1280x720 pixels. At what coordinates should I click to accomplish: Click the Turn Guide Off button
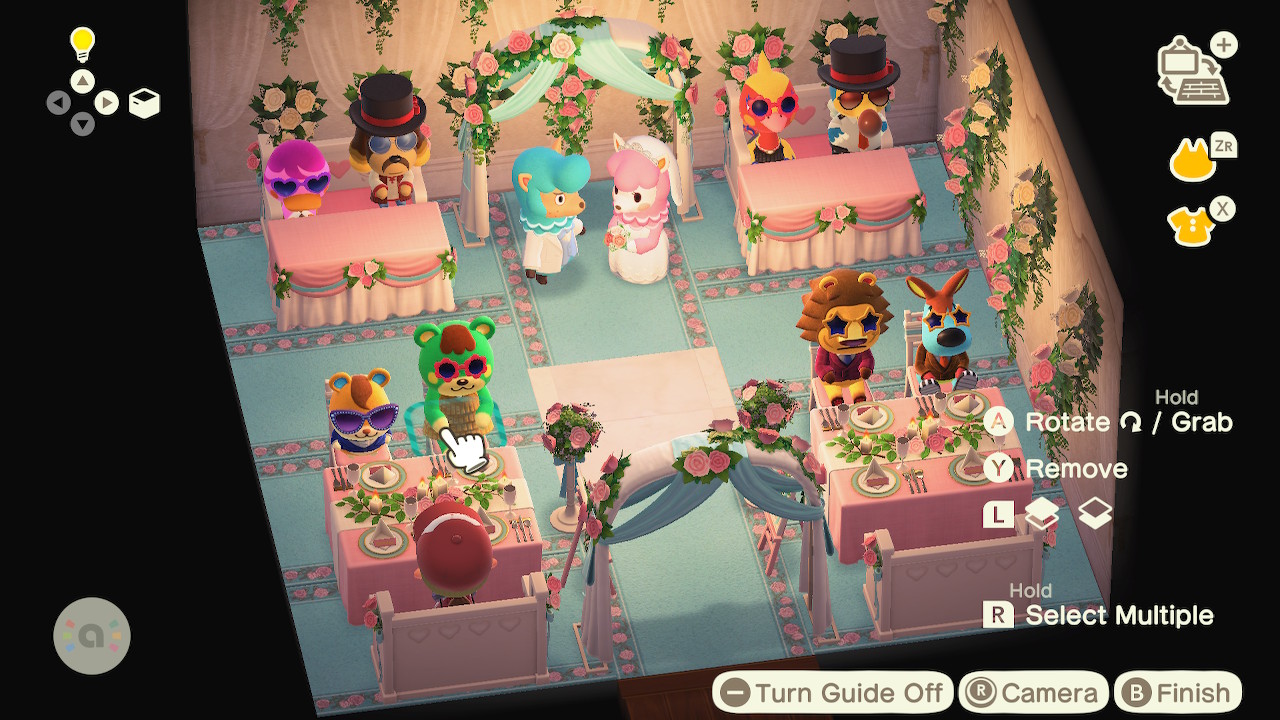(x=833, y=693)
